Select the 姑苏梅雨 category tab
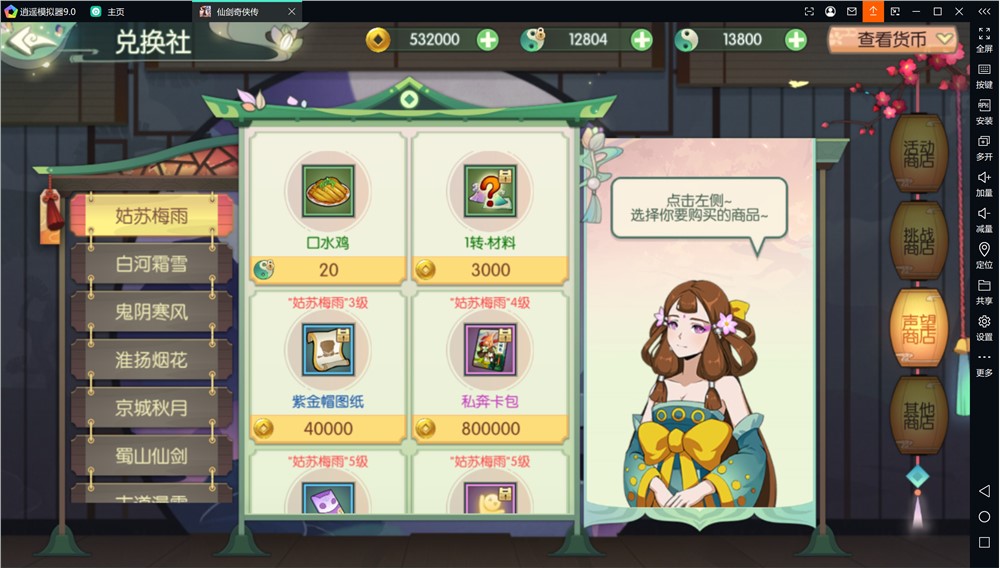Screen dimensions: 1000x568 [152, 216]
